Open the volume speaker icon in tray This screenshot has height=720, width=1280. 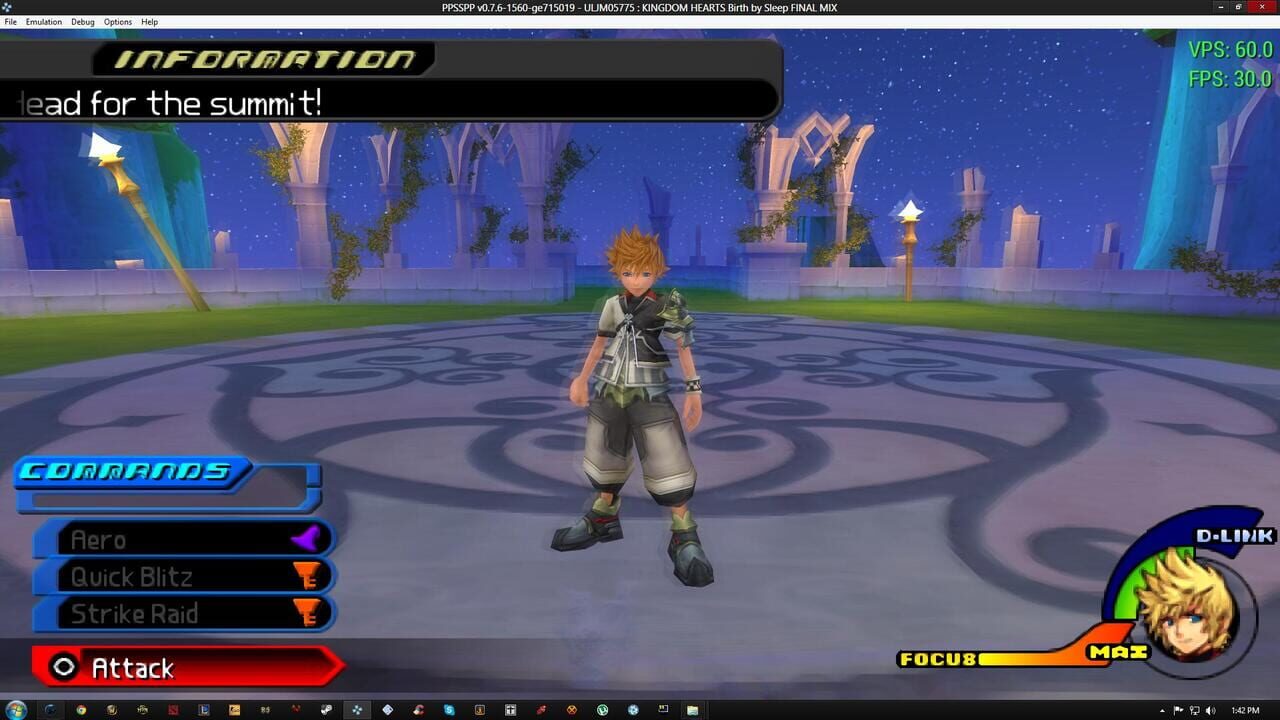tap(1211, 710)
